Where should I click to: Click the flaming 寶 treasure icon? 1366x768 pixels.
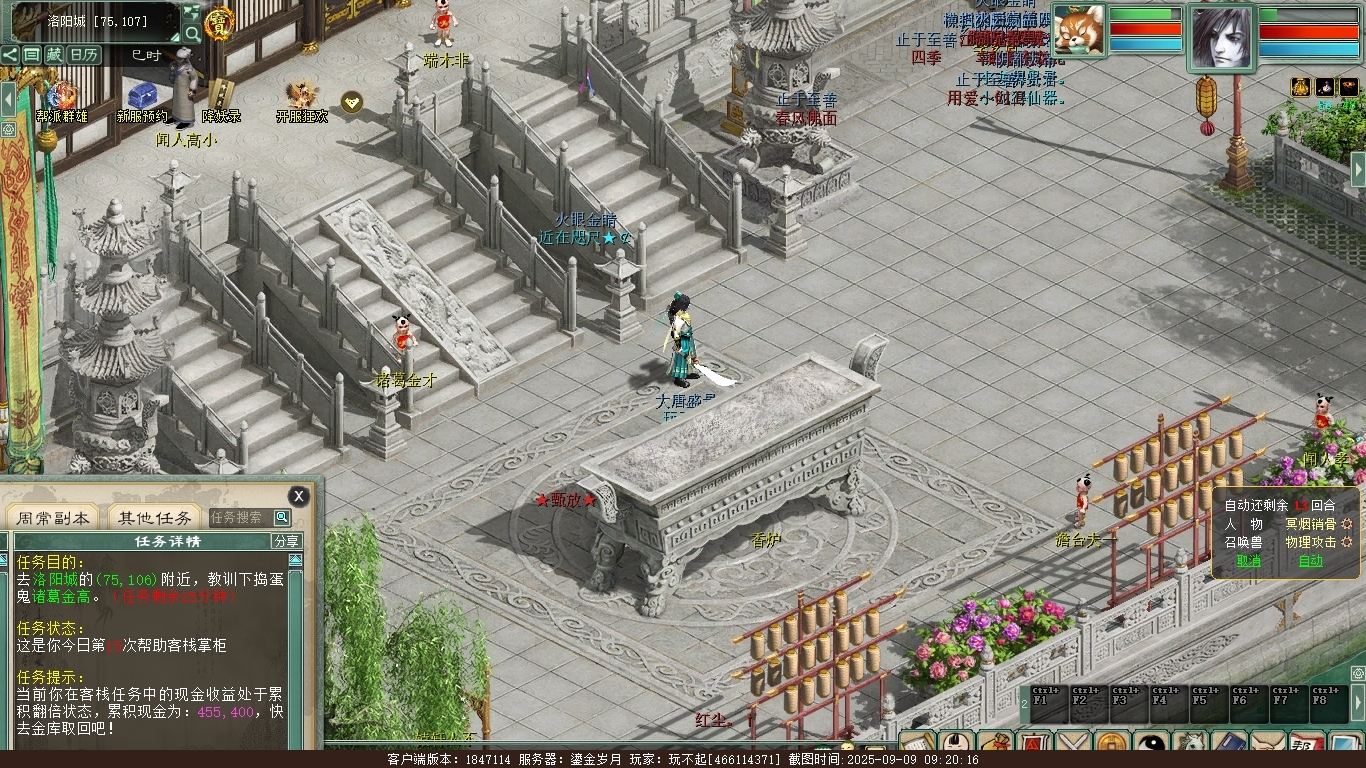[219, 22]
